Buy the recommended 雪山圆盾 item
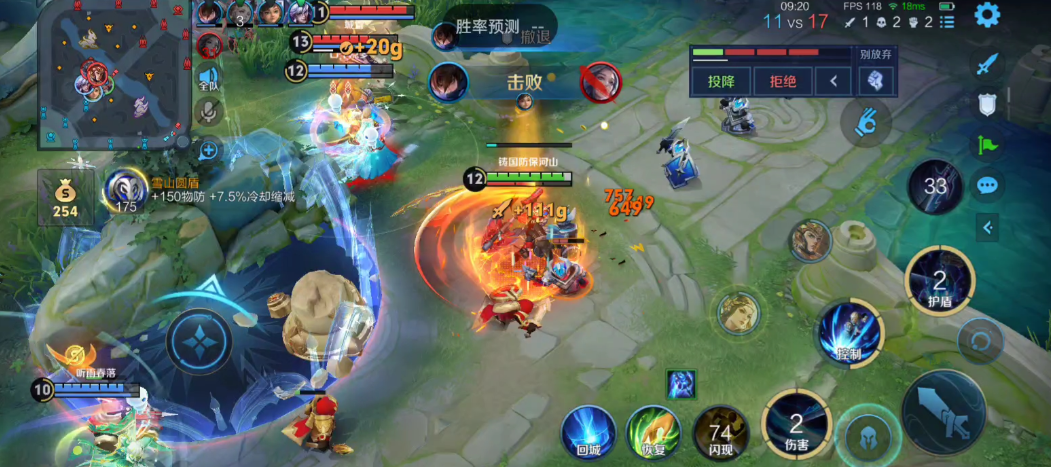This screenshot has height=467, width=1051. (126, 191)
